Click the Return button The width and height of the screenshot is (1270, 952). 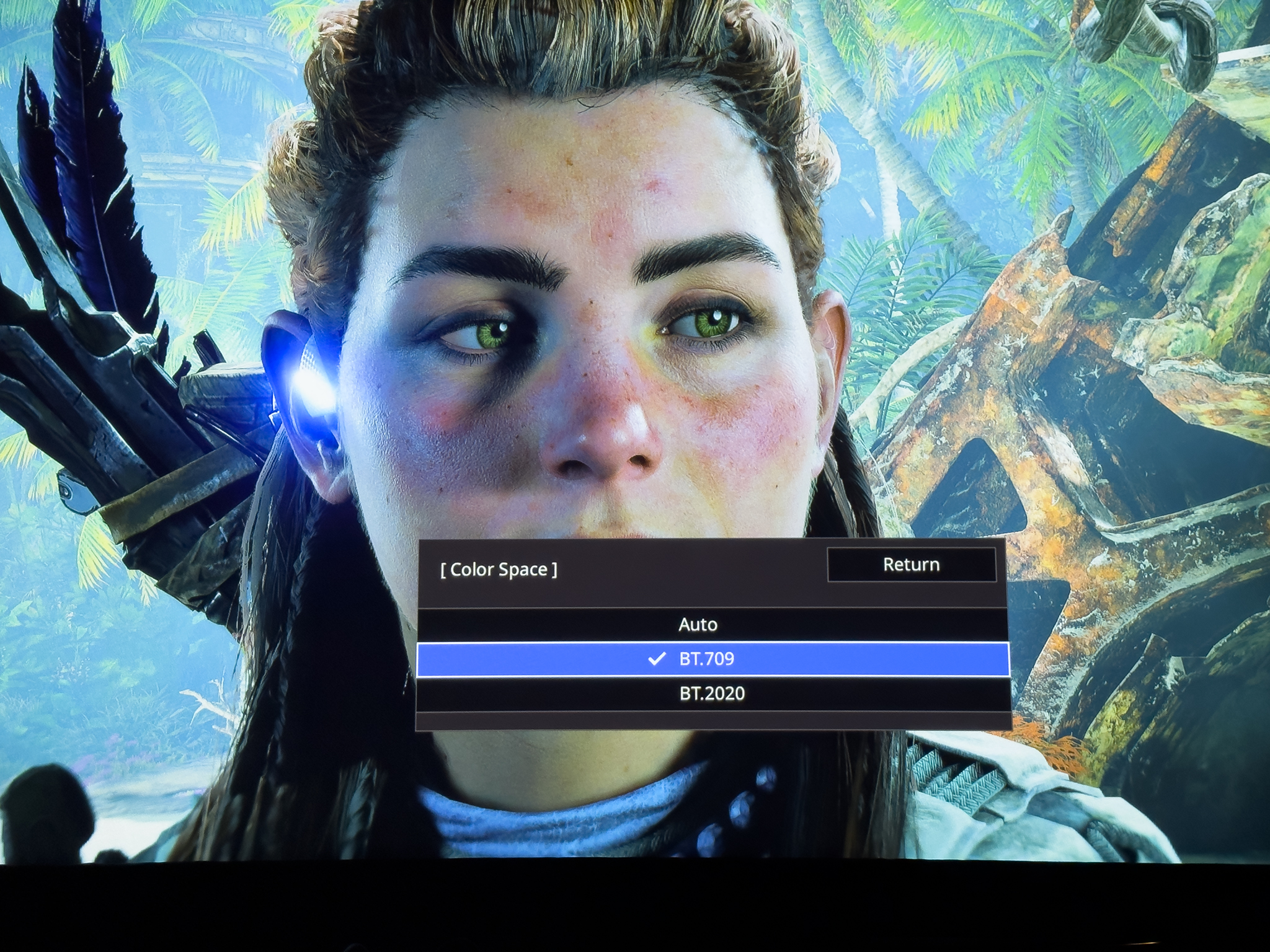911,565
